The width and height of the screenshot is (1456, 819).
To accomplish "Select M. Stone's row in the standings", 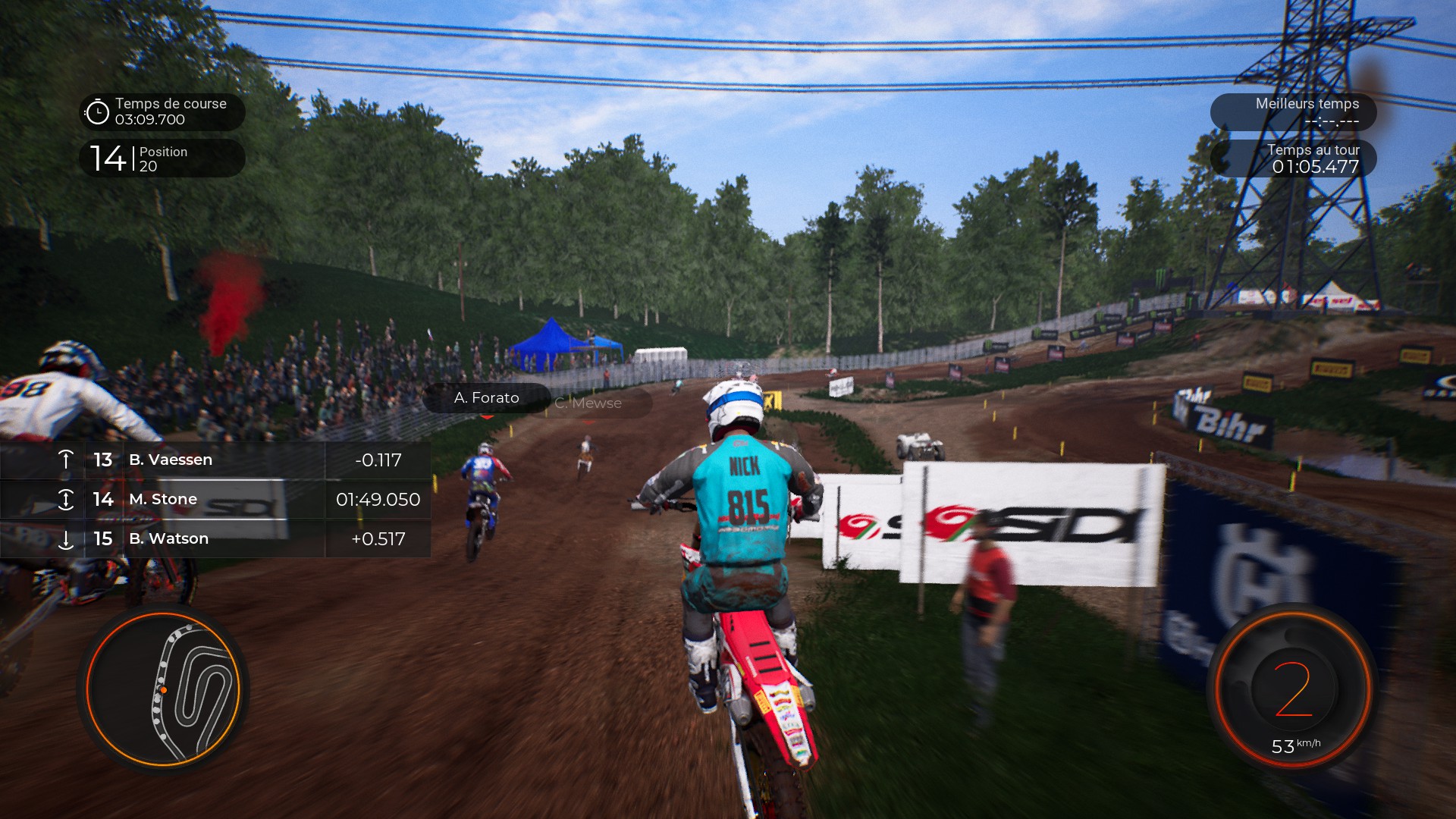I will (x=215, y=499).
